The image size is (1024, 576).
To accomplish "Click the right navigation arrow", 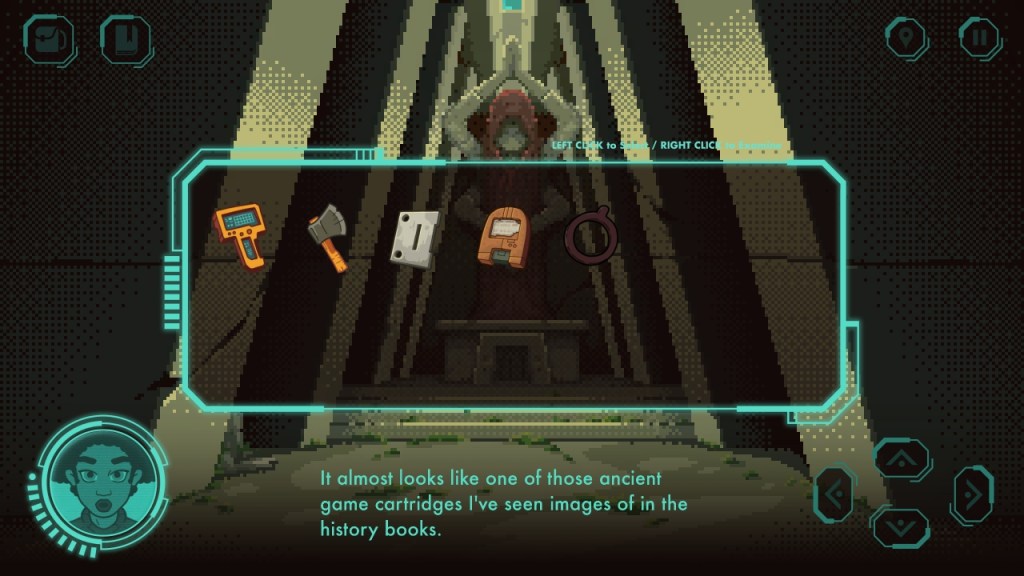I will tap(971, 494).
